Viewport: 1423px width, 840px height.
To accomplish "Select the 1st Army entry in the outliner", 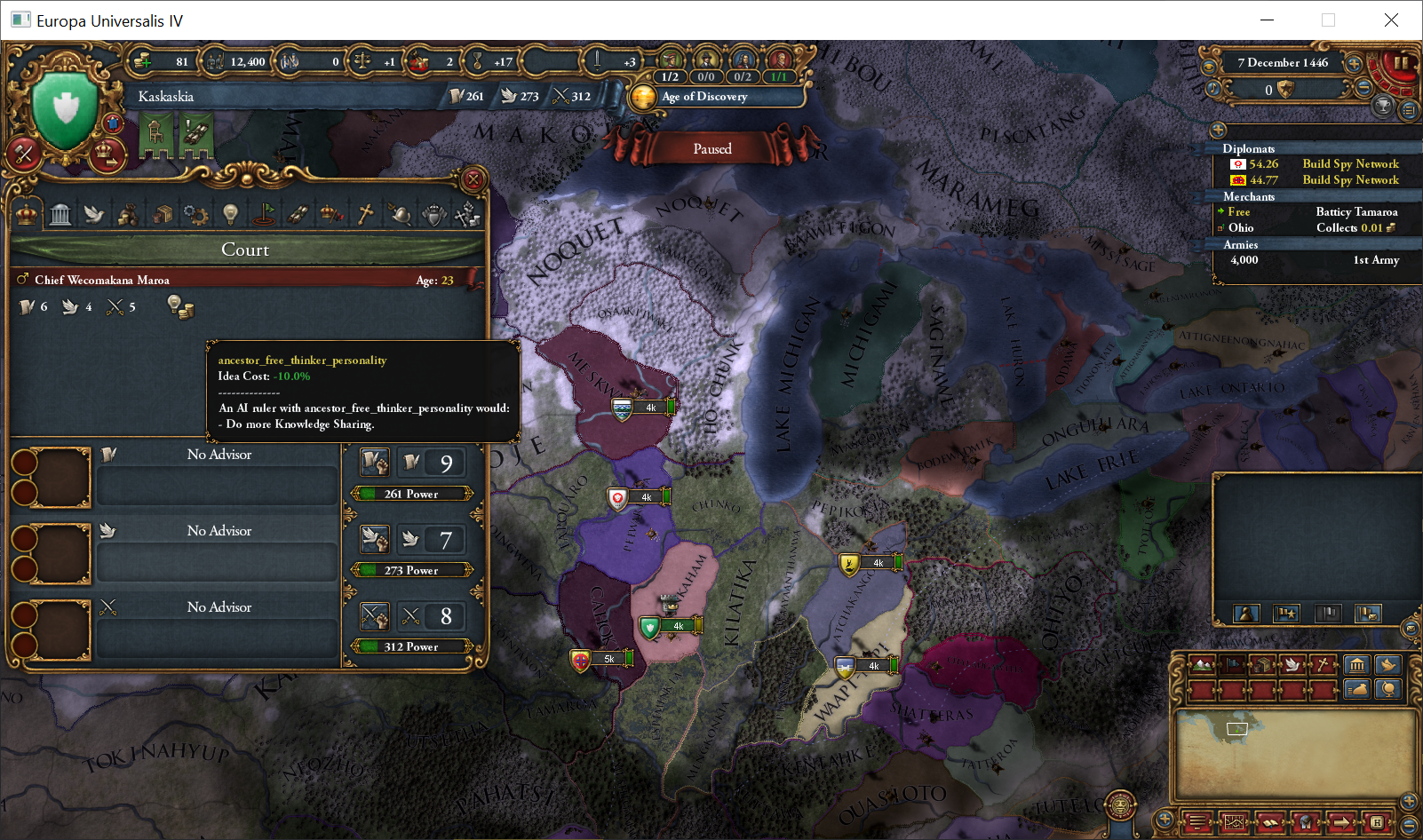I will [1315, 260].
